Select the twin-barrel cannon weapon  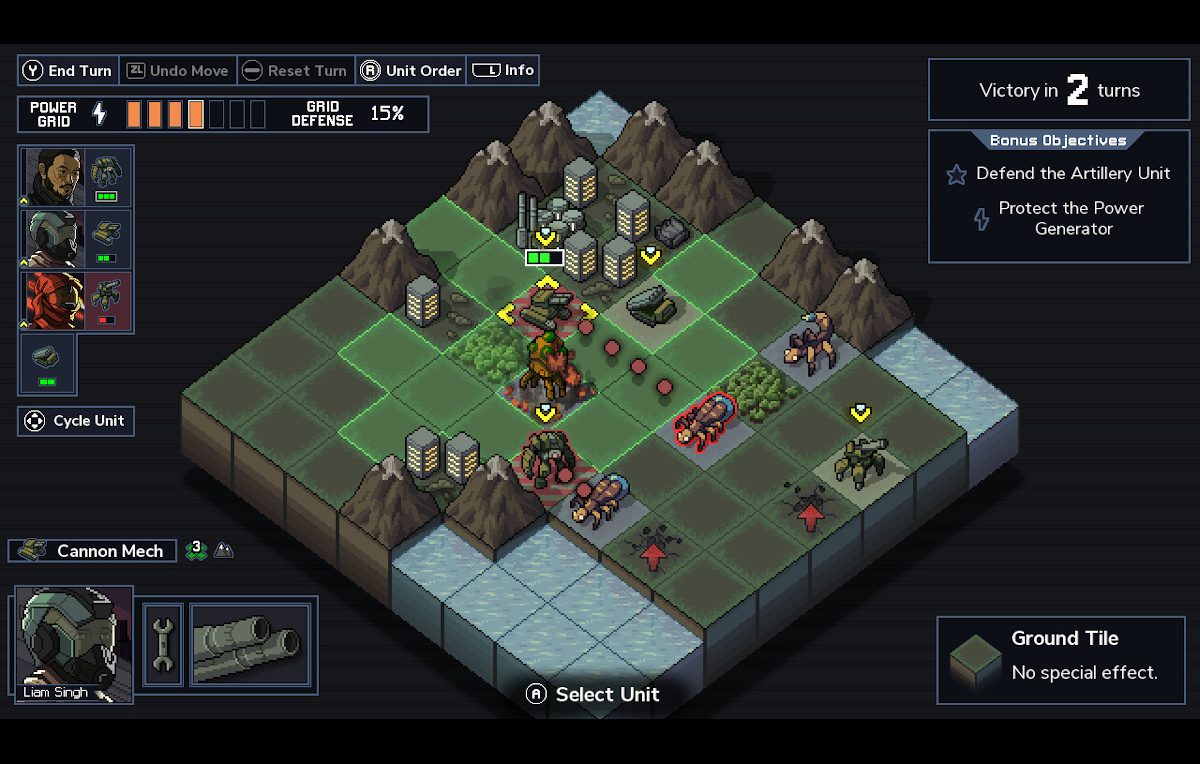pyautogui.click(x=250, y=644)
